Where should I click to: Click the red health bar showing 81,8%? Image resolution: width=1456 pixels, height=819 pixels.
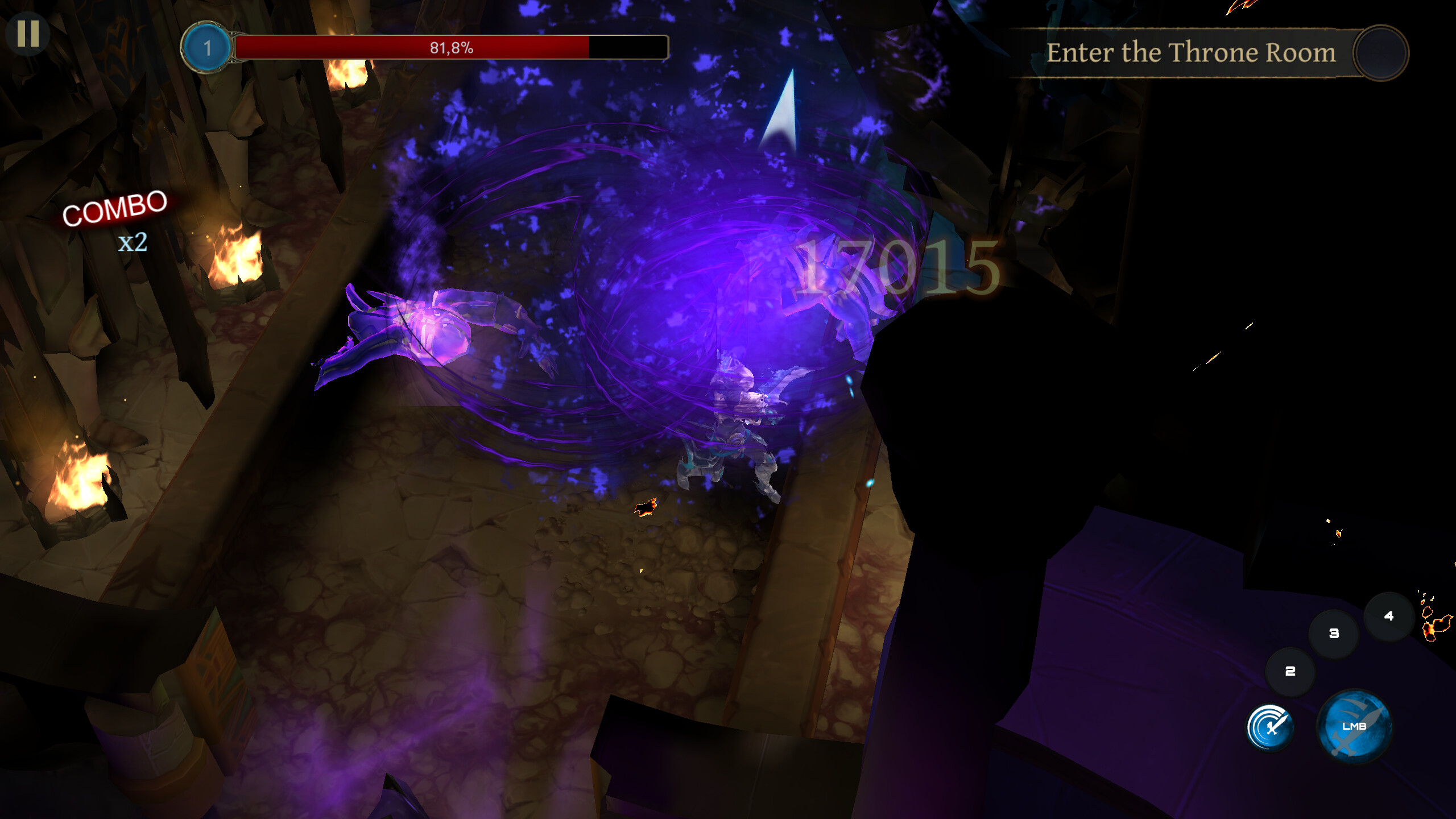449,49
